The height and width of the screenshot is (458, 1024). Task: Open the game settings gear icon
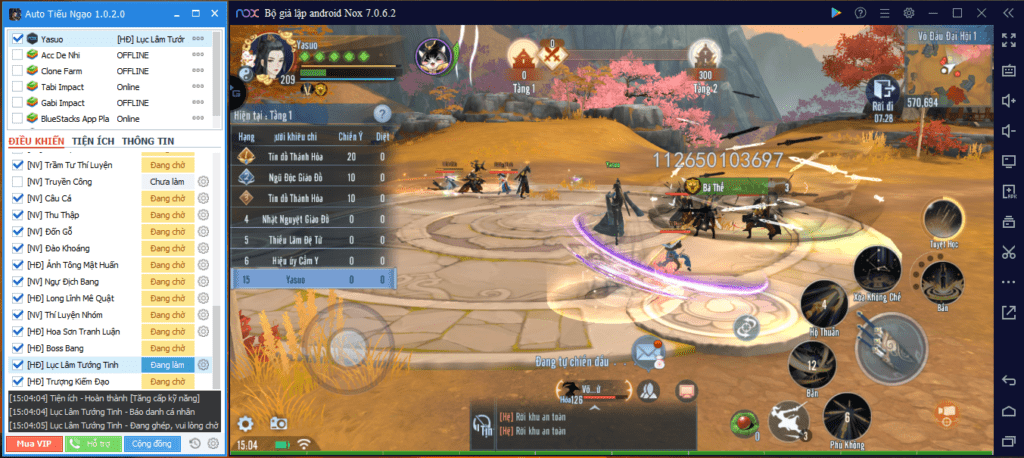pyautogui.click(x=245, y=424)
